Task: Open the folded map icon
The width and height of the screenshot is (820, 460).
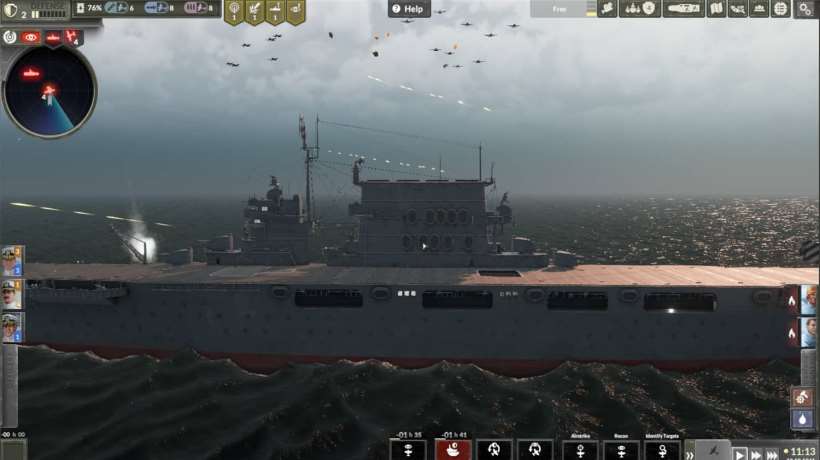Action: (716, 9)
